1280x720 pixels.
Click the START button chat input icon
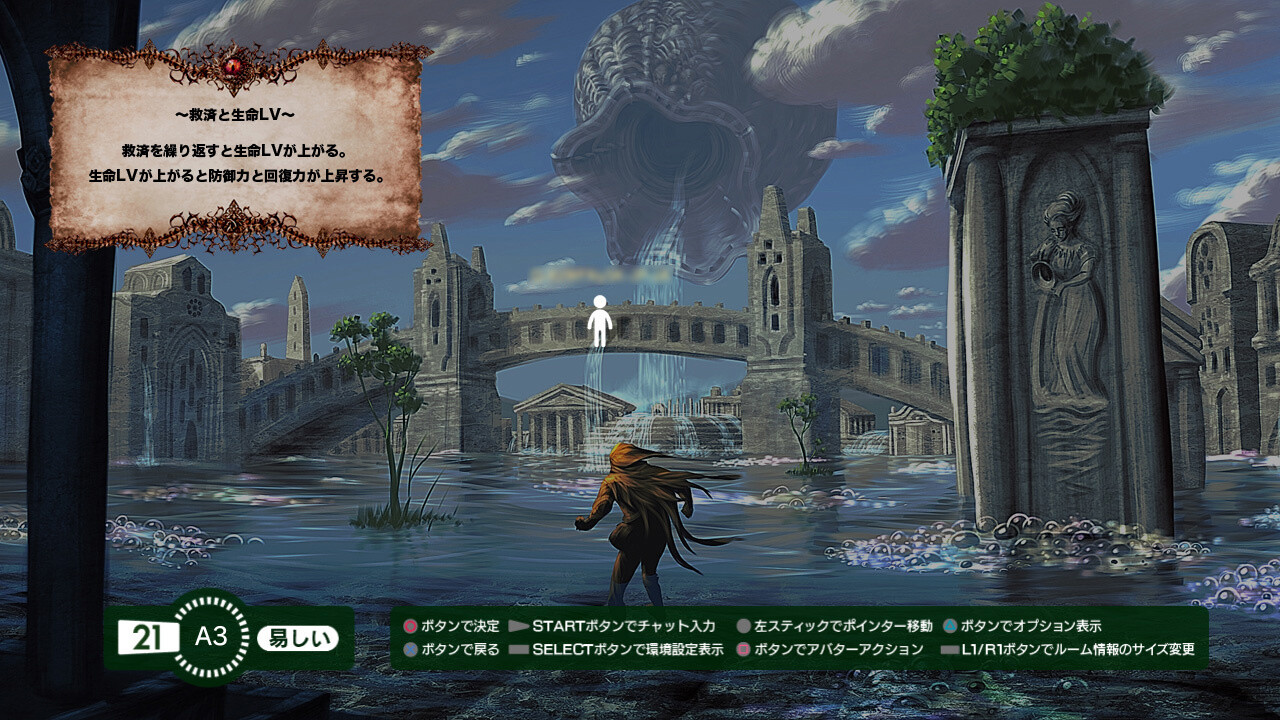click(x=518, y=628)
